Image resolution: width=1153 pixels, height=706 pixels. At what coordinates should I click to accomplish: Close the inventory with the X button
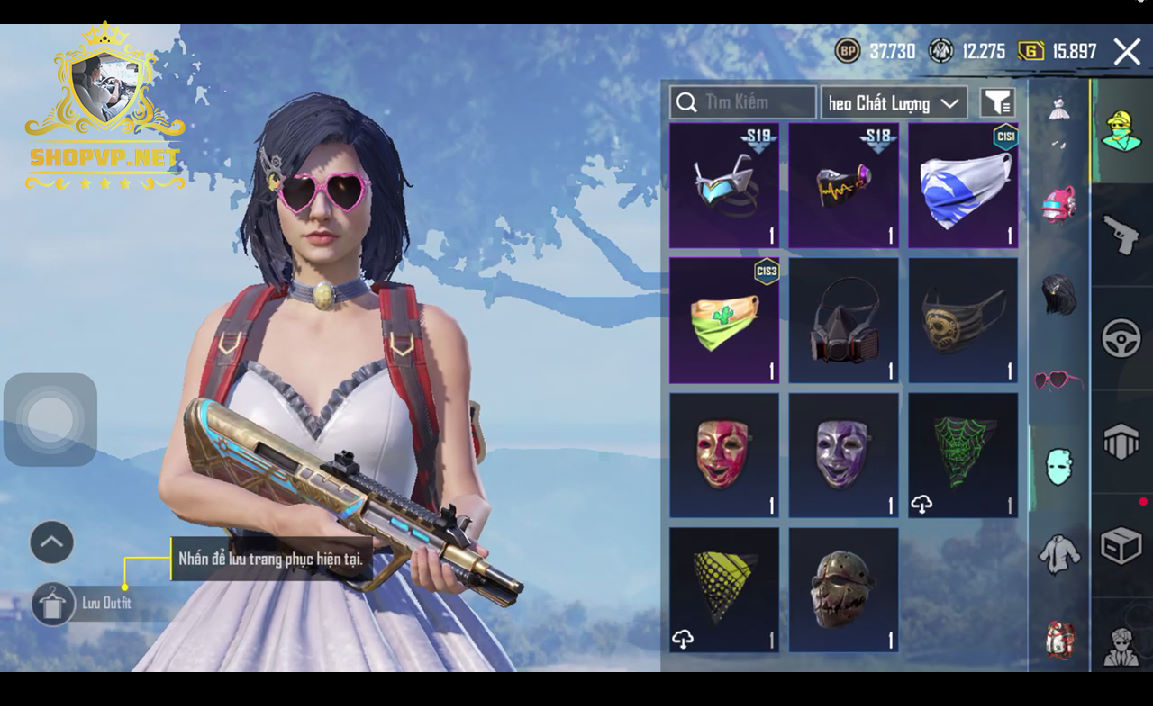(x=1126, y=52)
